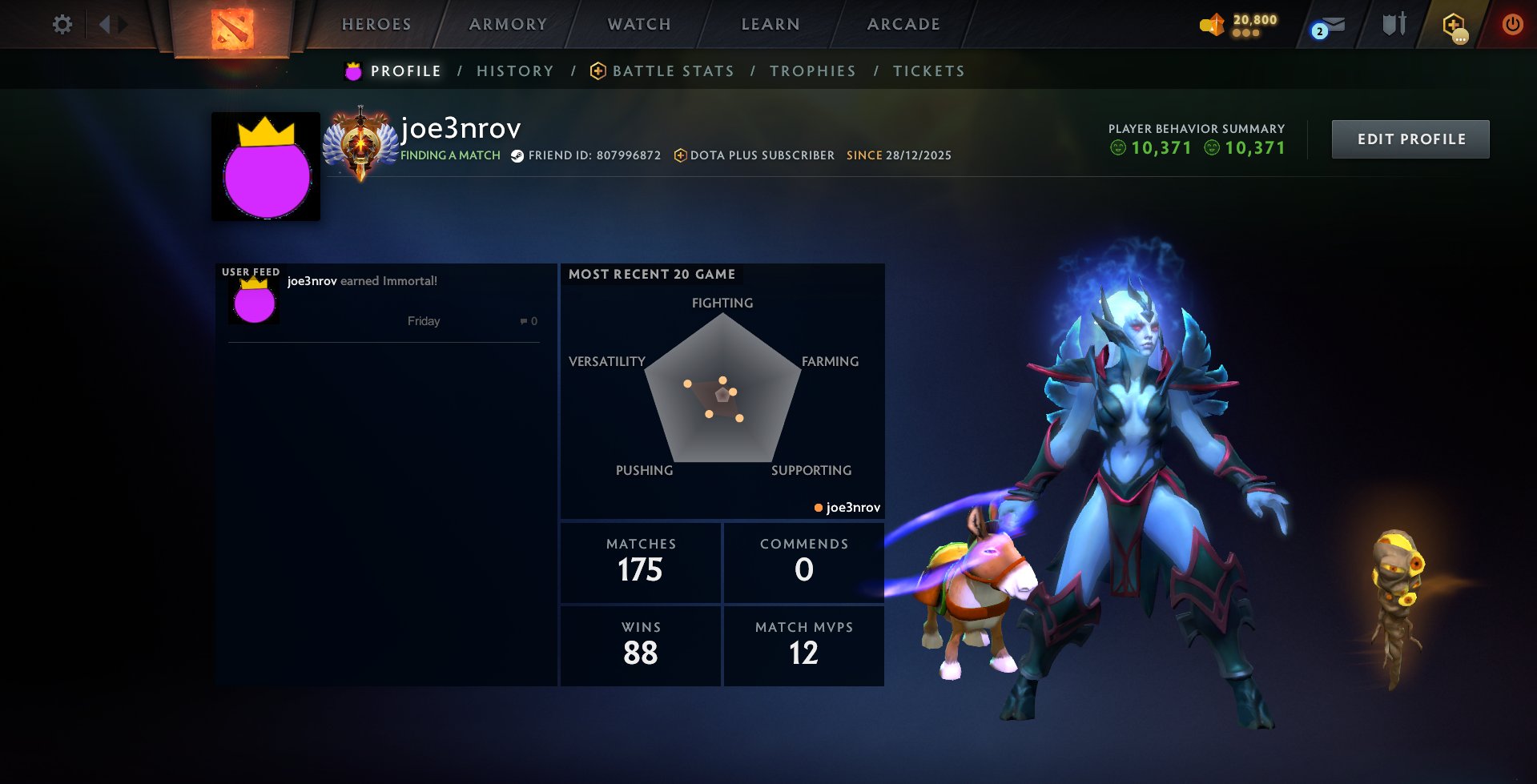This screenshot has height=784, width=1537.
Task: Click the forward navigation arrow
Action: coord(122,24)
